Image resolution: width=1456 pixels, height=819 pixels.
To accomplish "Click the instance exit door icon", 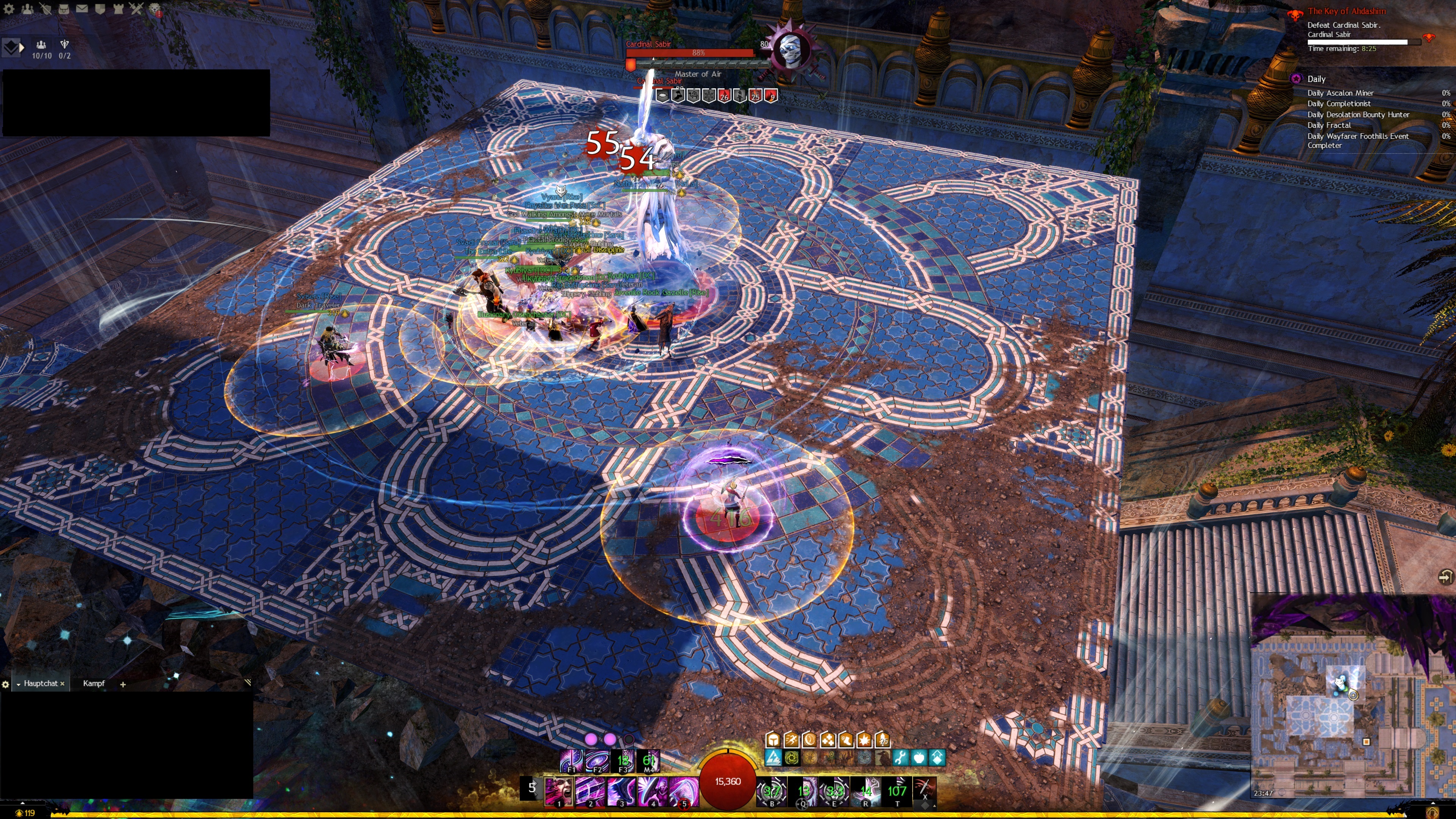I will 1444,576.
